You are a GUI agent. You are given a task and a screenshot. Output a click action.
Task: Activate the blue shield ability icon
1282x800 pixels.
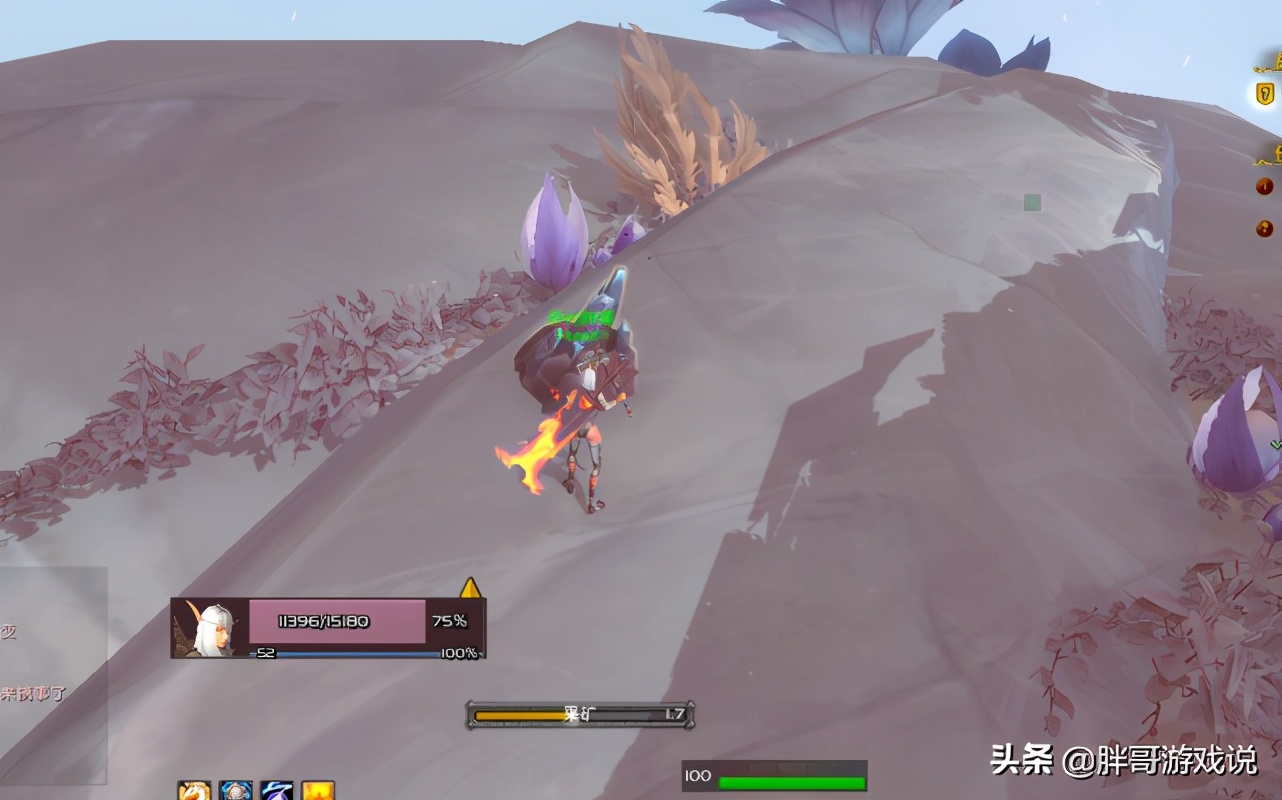(236, 790)
